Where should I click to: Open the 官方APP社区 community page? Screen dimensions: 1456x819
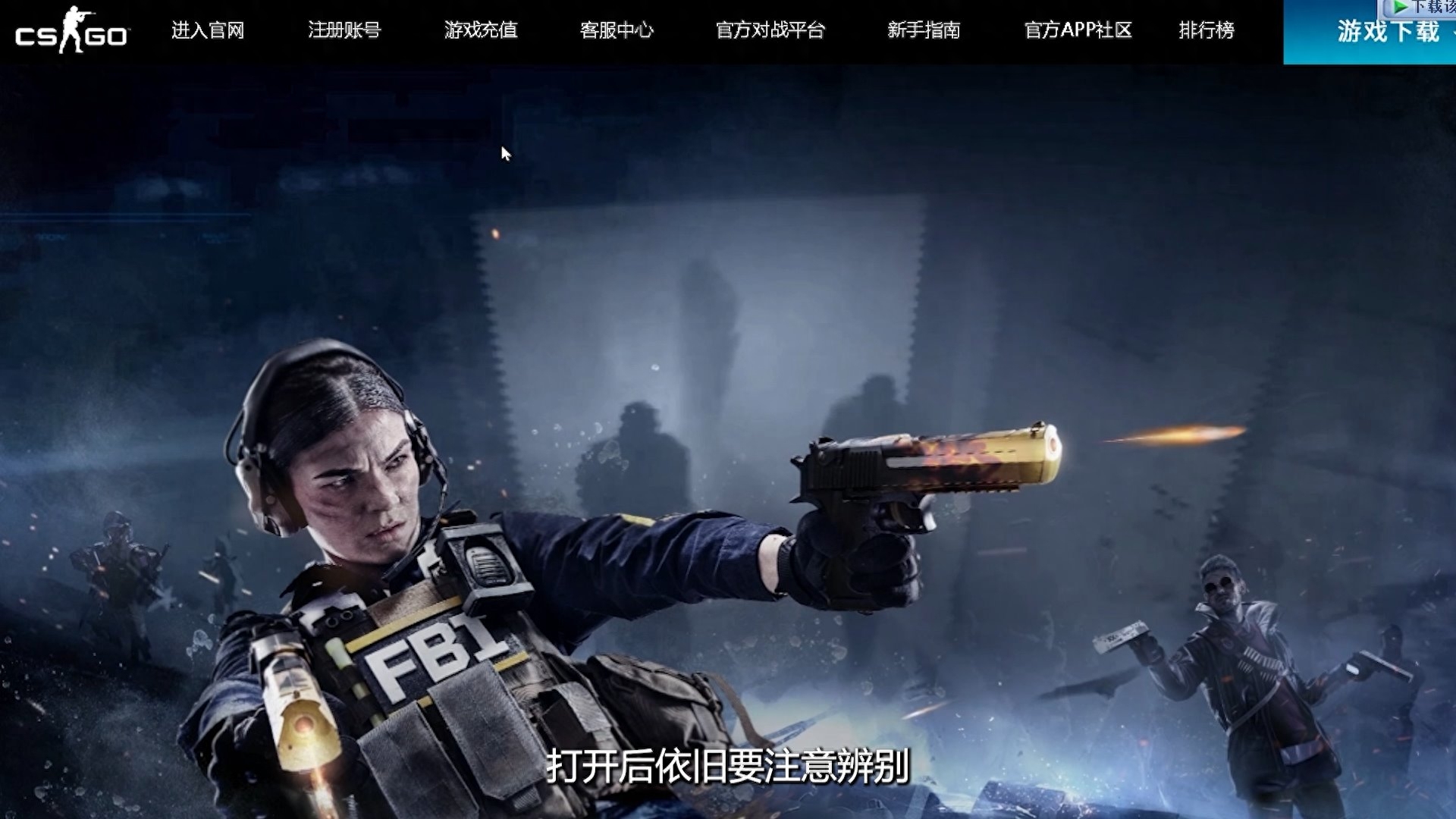(x=1078, y=32)
